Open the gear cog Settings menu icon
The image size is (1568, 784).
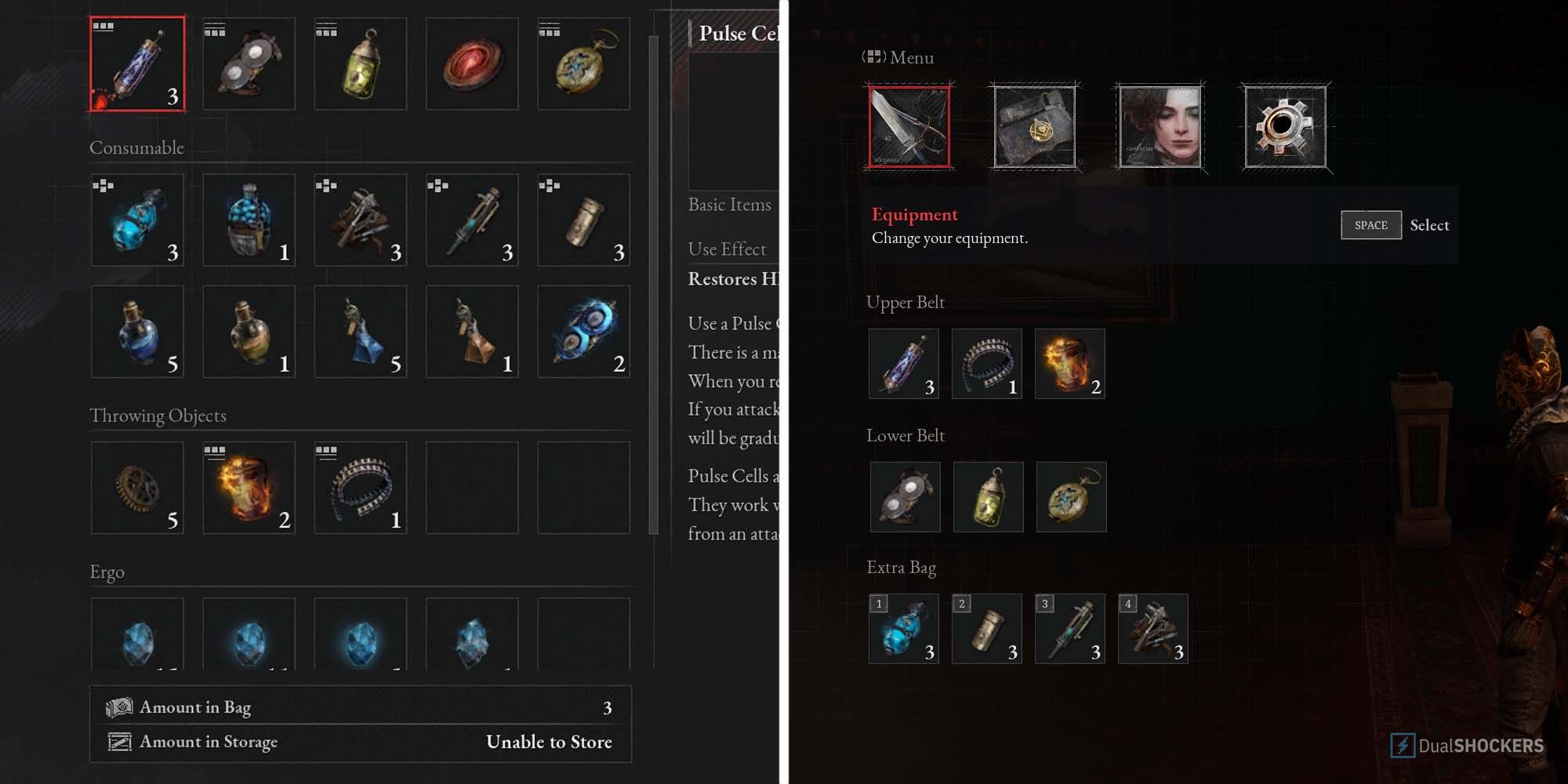(1286, 126)
